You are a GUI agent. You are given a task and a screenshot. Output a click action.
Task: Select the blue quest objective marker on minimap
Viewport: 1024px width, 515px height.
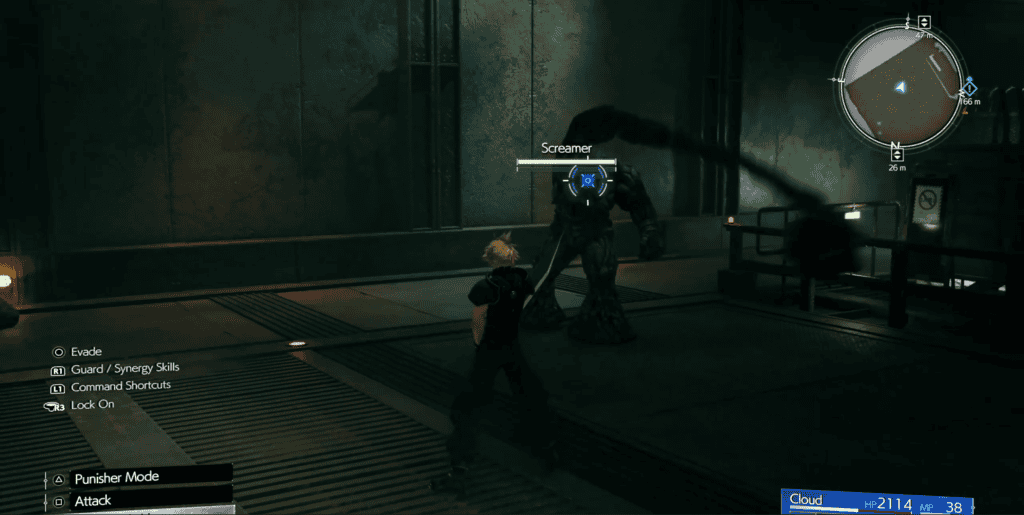968,88
